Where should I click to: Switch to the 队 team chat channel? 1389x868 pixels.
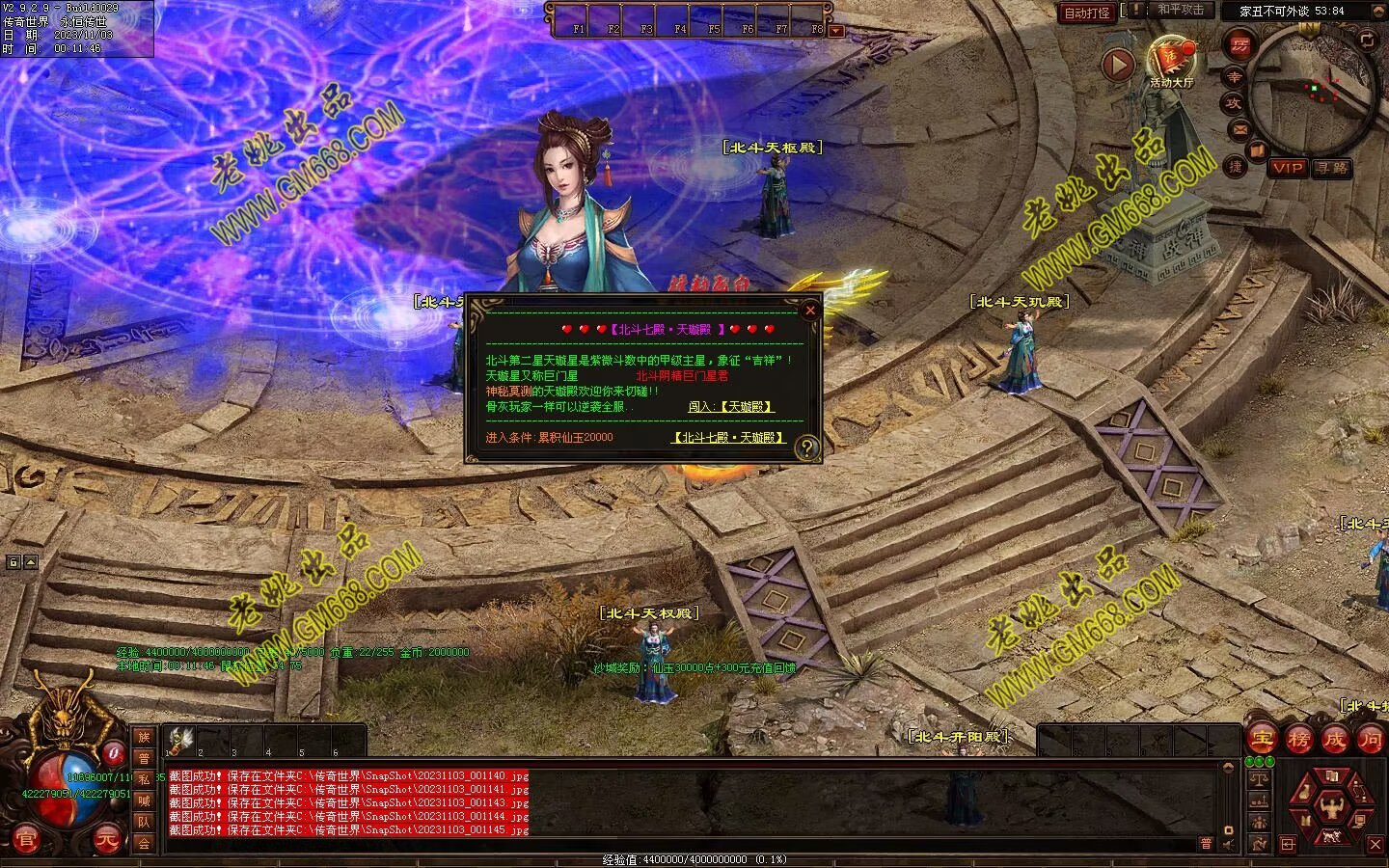144,822
